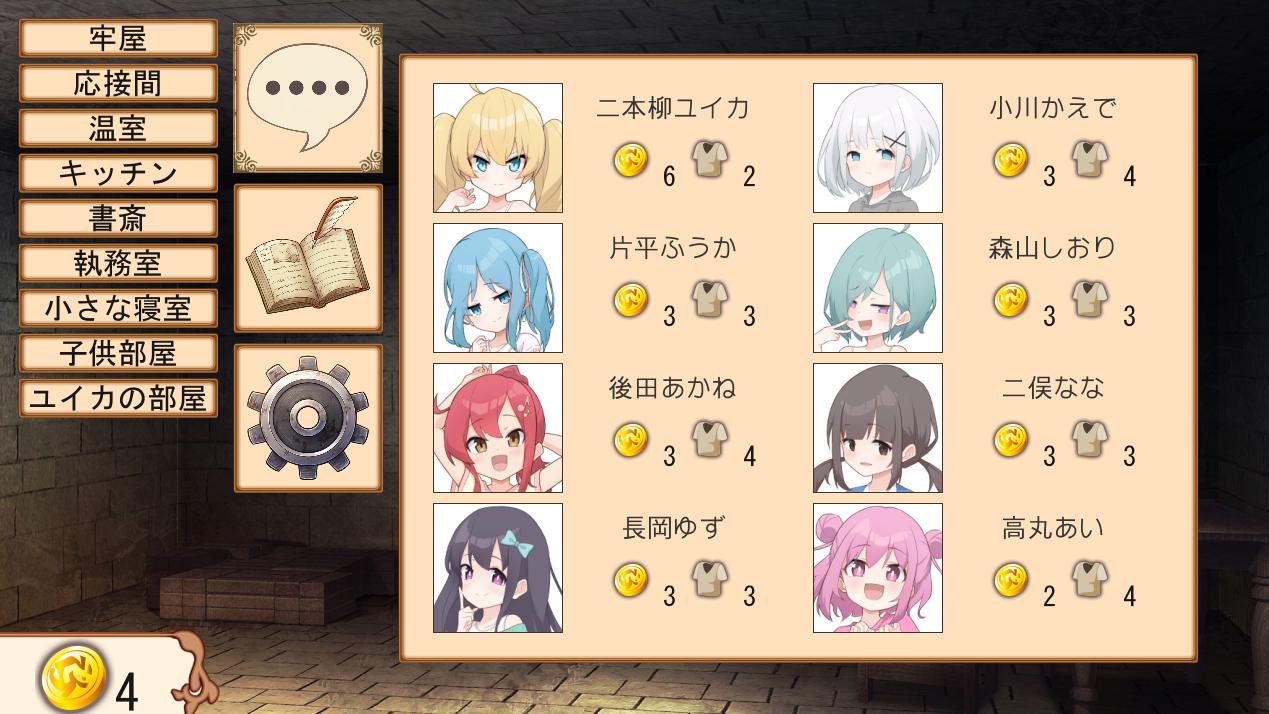Go to the 牢屋 room
Screen dimensions: 1269x714
pos(118,39)
